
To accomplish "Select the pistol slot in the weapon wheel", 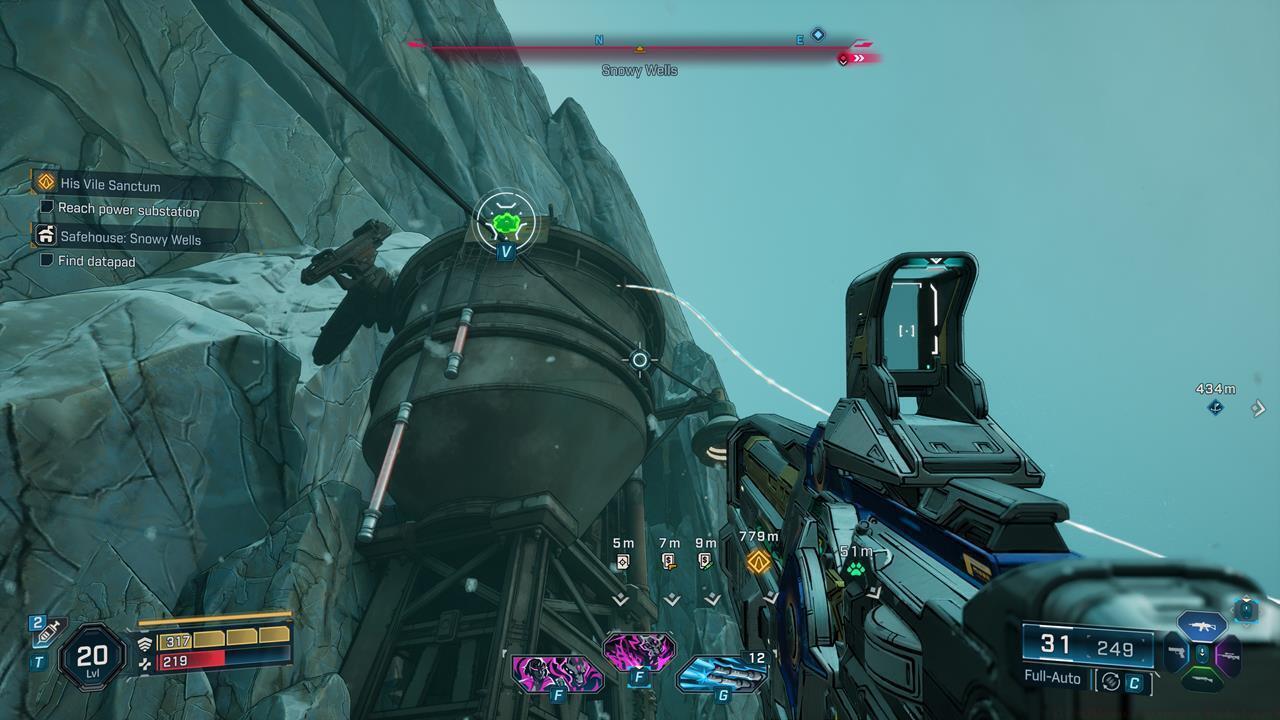I will (x=1177, y=653).
